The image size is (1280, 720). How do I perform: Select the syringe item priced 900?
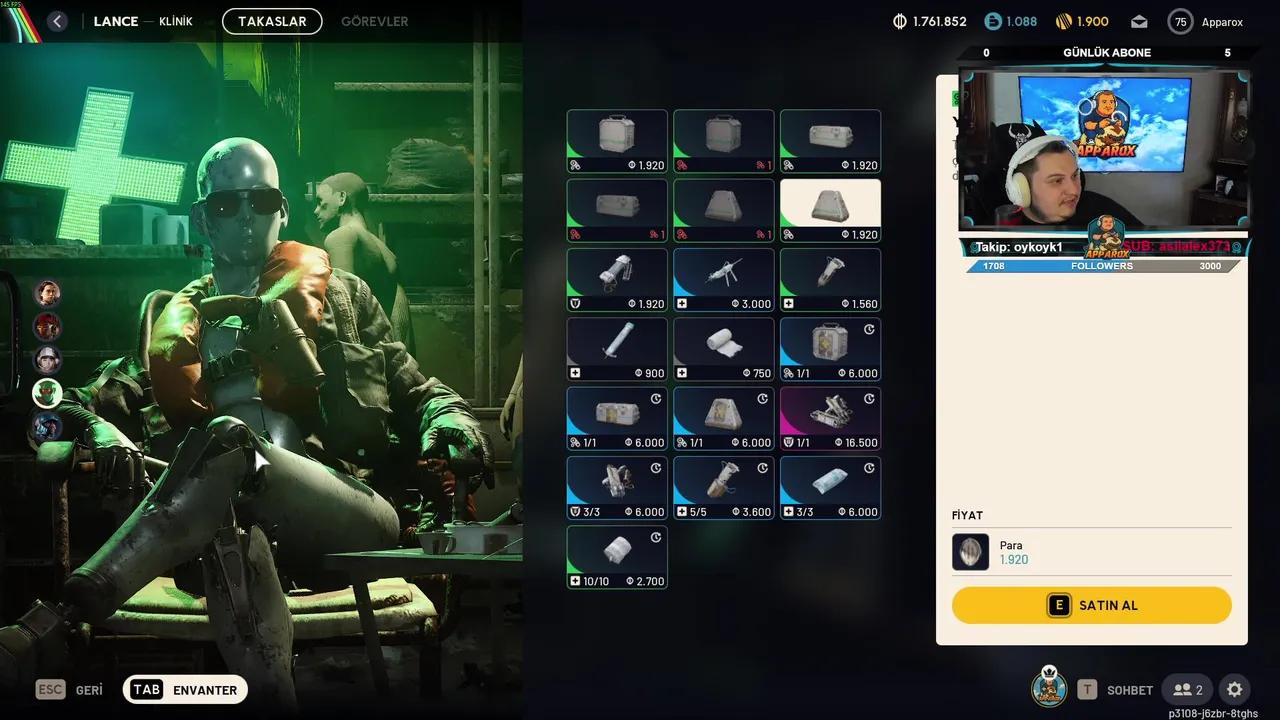[617, 348]
